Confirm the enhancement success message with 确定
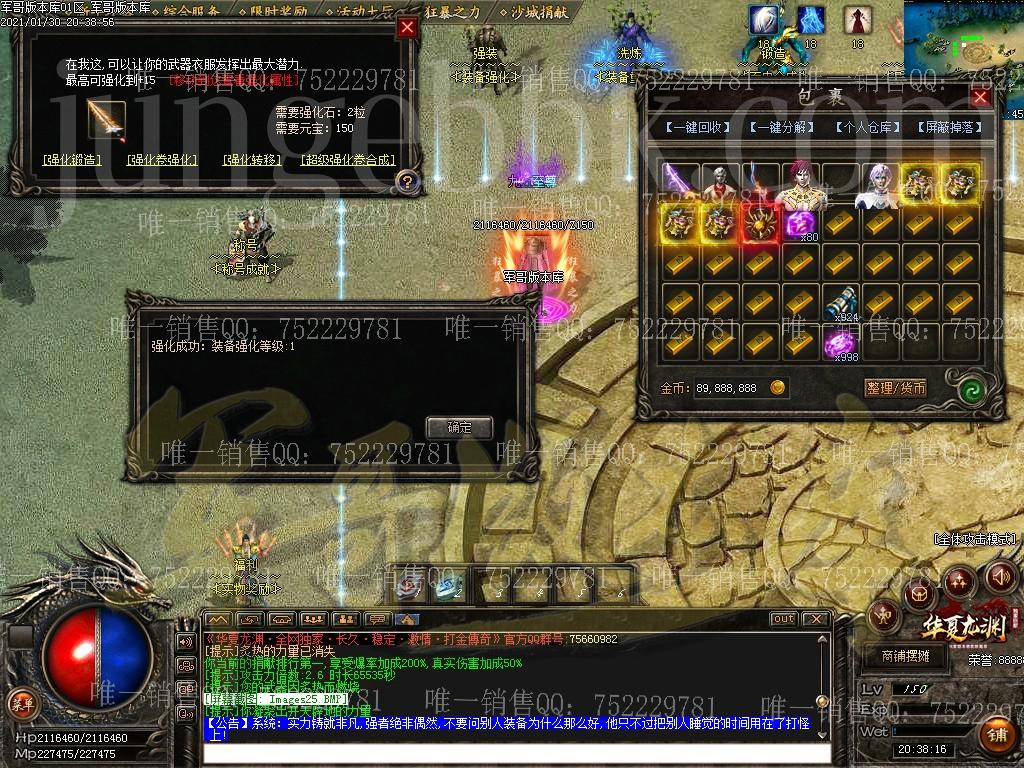This screenshot has width=1024, height=768. click(459, 427)
